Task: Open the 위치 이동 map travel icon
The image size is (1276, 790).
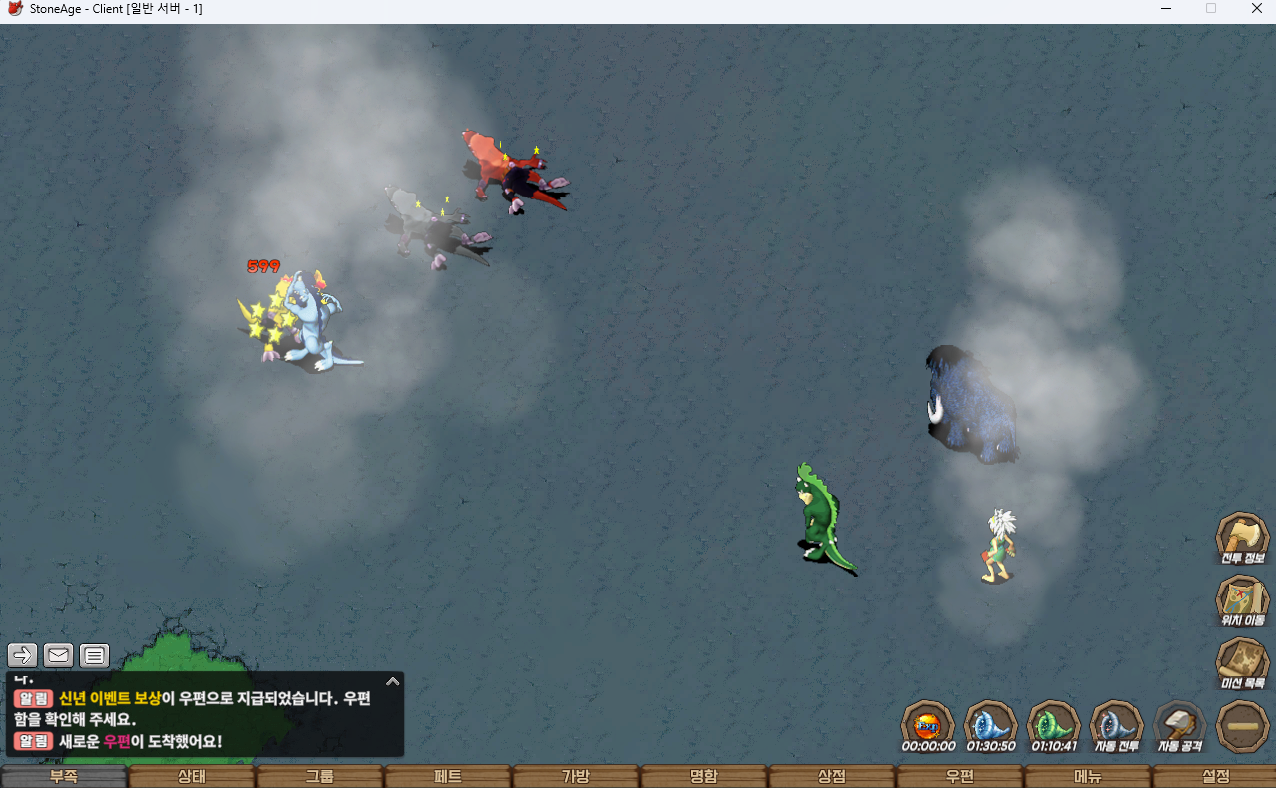Action: [1242, 600]
